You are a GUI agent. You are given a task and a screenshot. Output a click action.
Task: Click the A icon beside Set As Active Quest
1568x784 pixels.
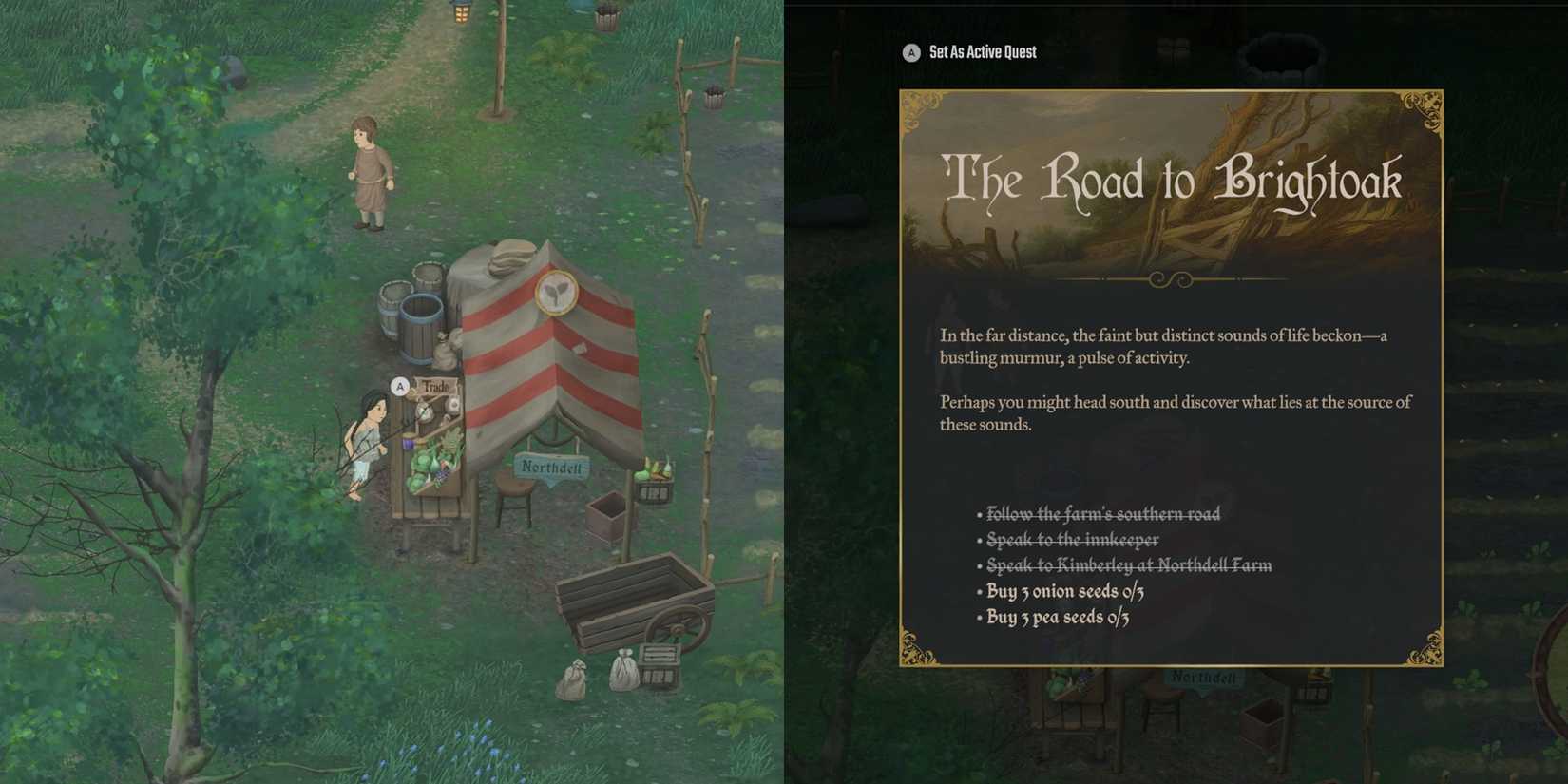pyautogui.click(x=909, y=52)
